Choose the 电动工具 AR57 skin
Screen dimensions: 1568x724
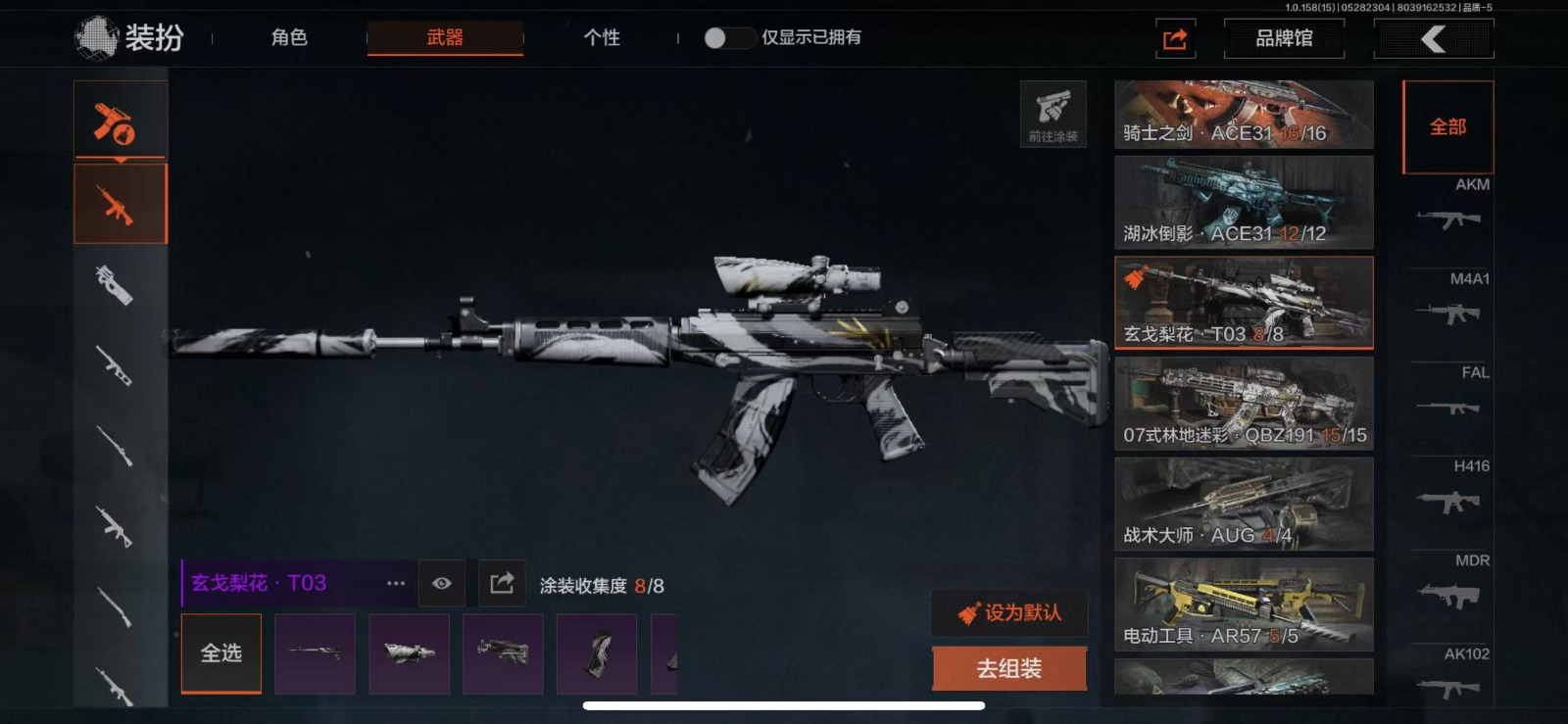click(x=1244, y=604)
